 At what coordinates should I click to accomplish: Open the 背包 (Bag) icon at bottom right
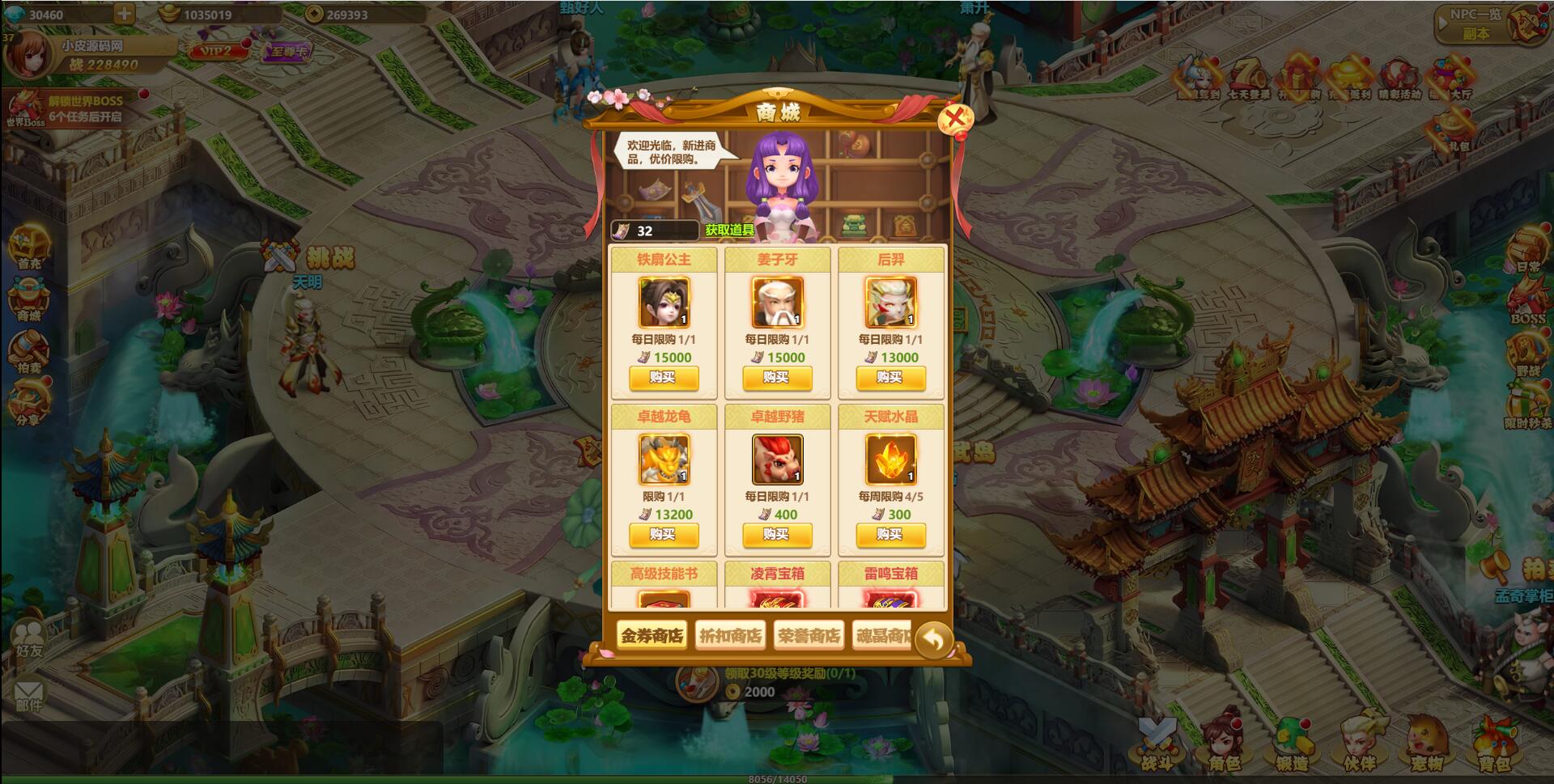pos(1495,746)
